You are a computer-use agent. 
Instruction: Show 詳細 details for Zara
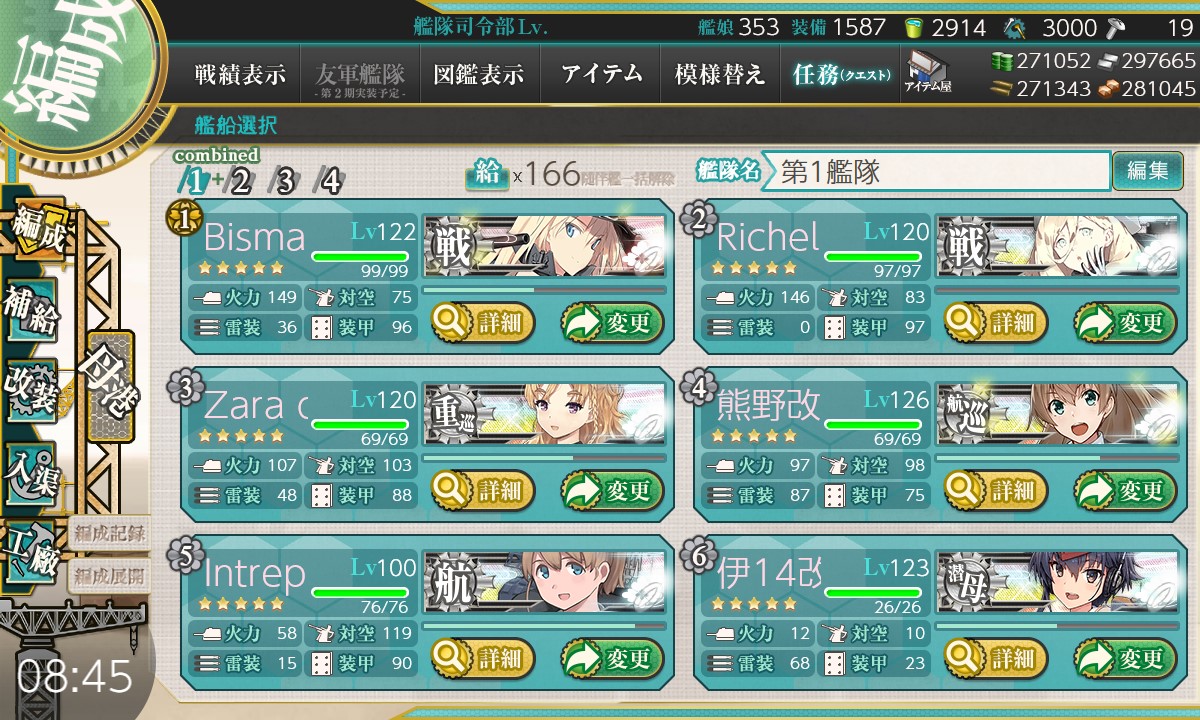[x=483, y=491]
